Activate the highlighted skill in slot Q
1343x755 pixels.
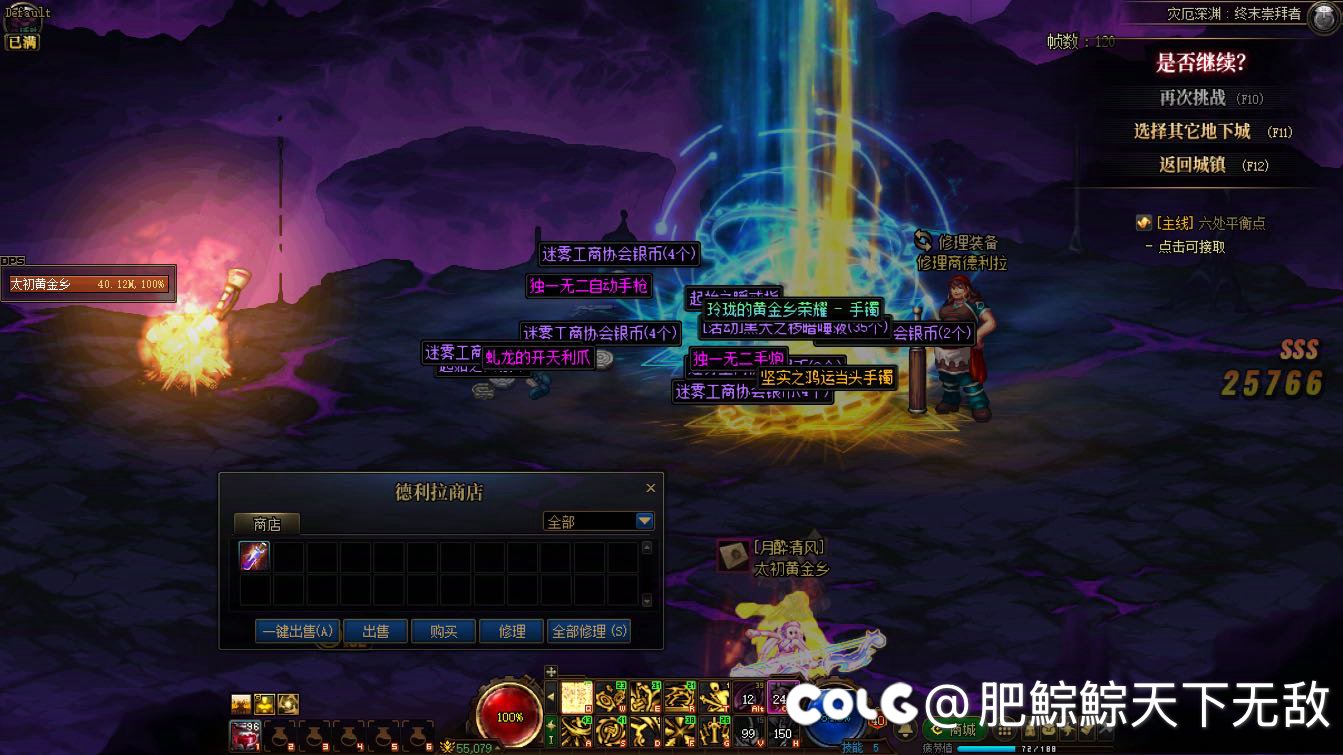(x=577, y=697)
